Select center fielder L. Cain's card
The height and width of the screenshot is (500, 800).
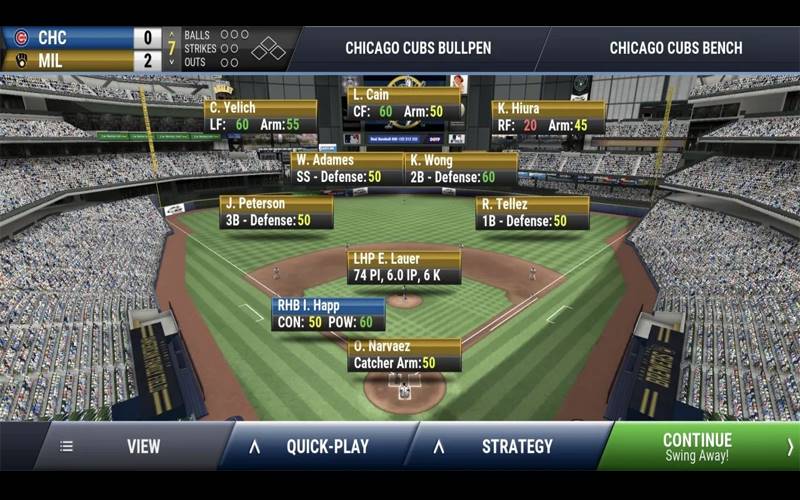click(404, 104)
